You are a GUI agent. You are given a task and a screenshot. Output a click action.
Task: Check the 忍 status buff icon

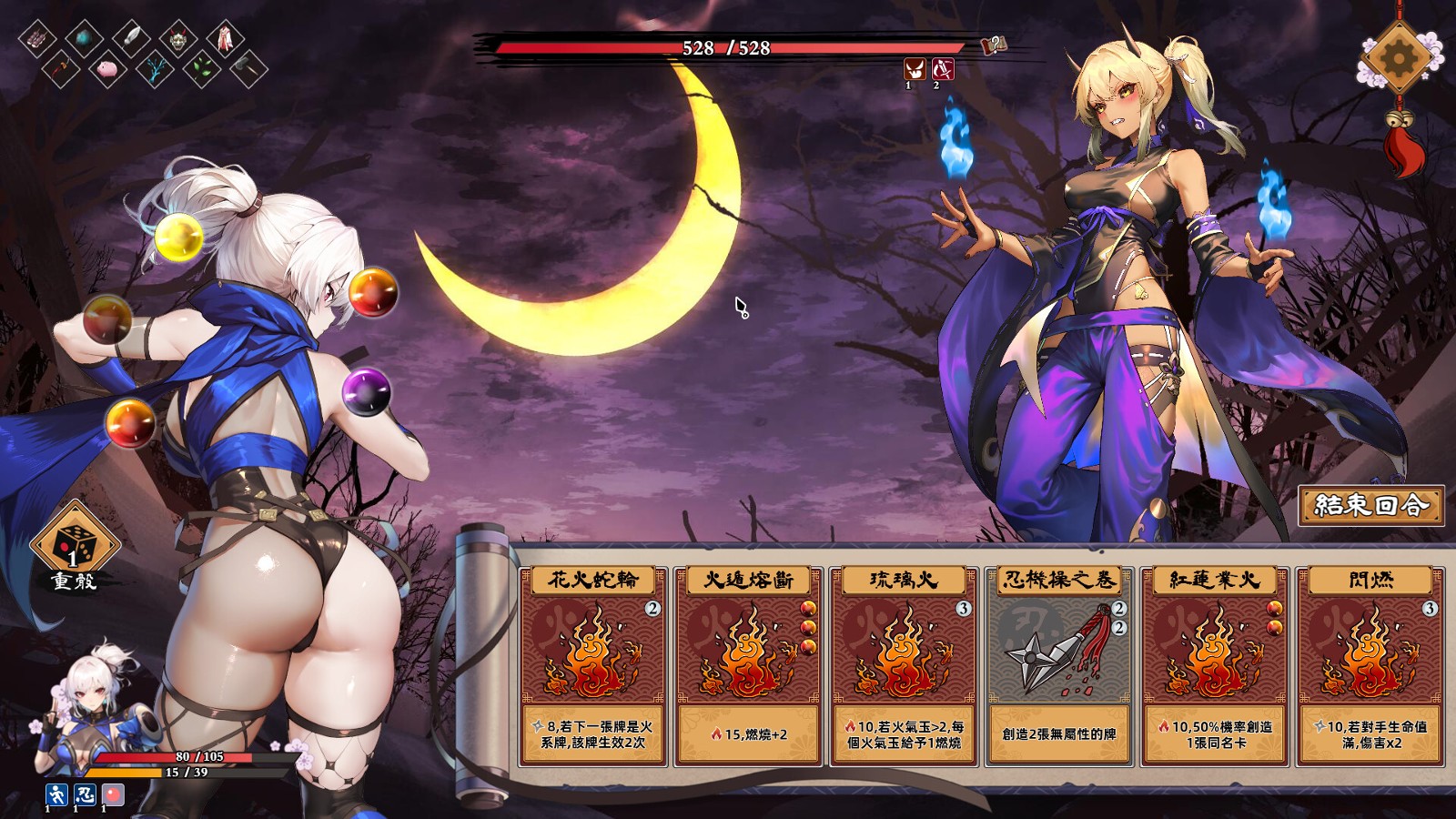point(85,794)
